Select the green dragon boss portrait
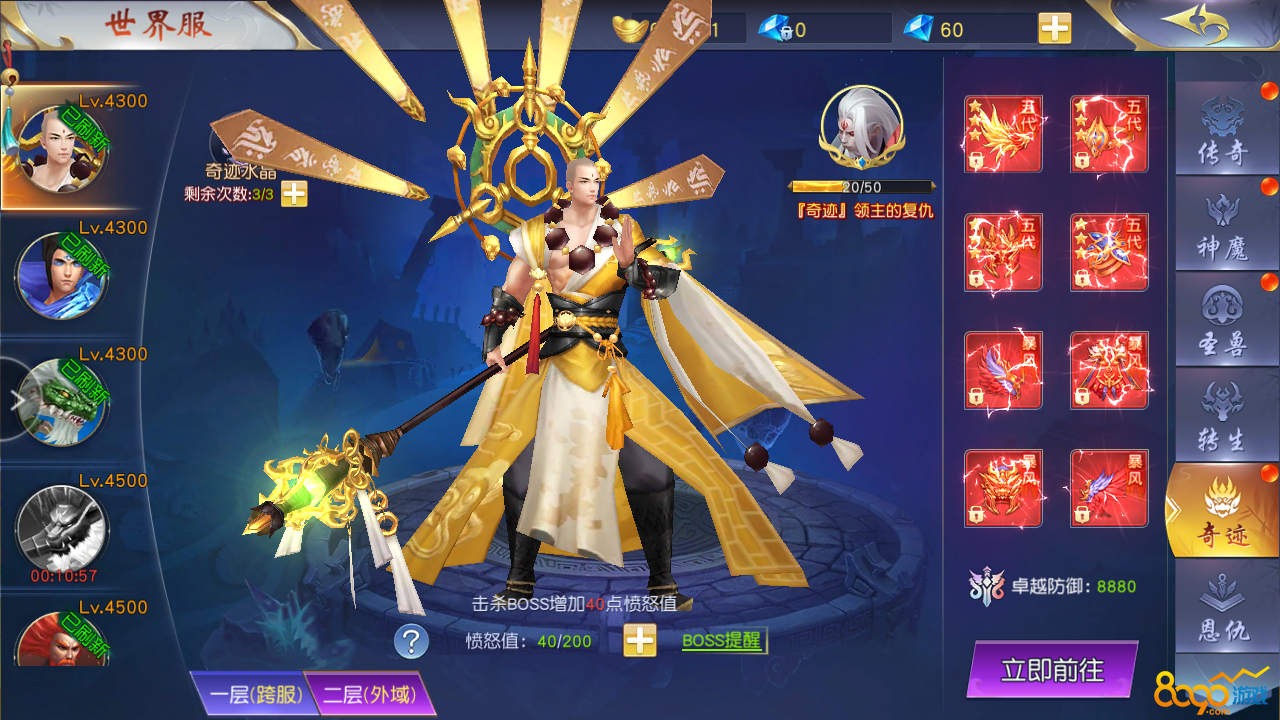 tap(61, 401)
